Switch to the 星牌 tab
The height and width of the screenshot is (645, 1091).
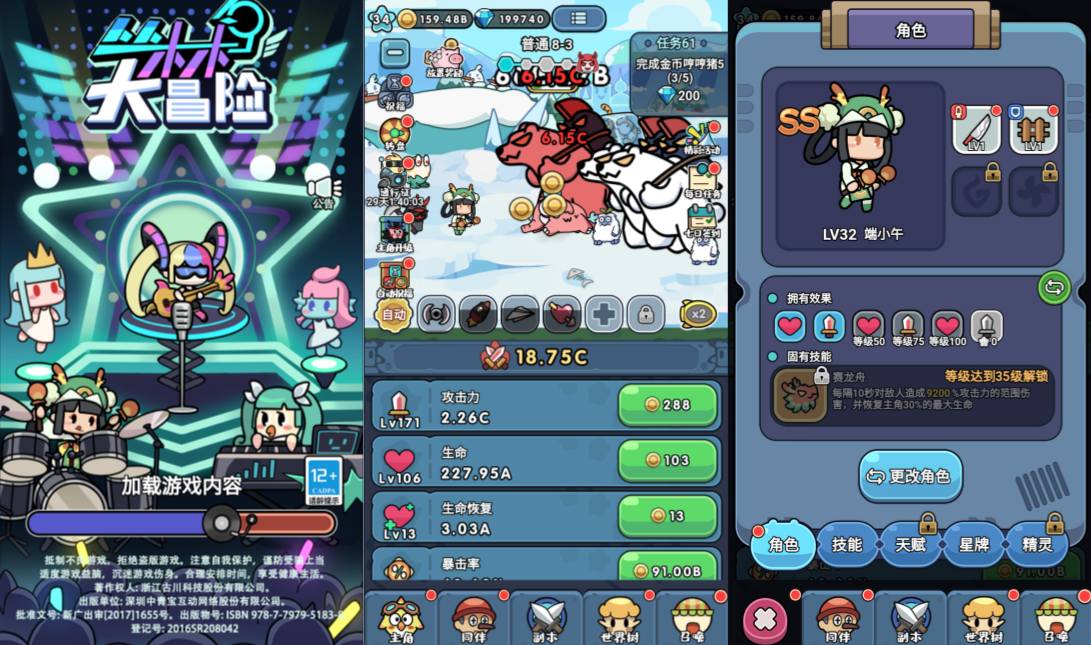pyautogui.click(x=973, y=544)
